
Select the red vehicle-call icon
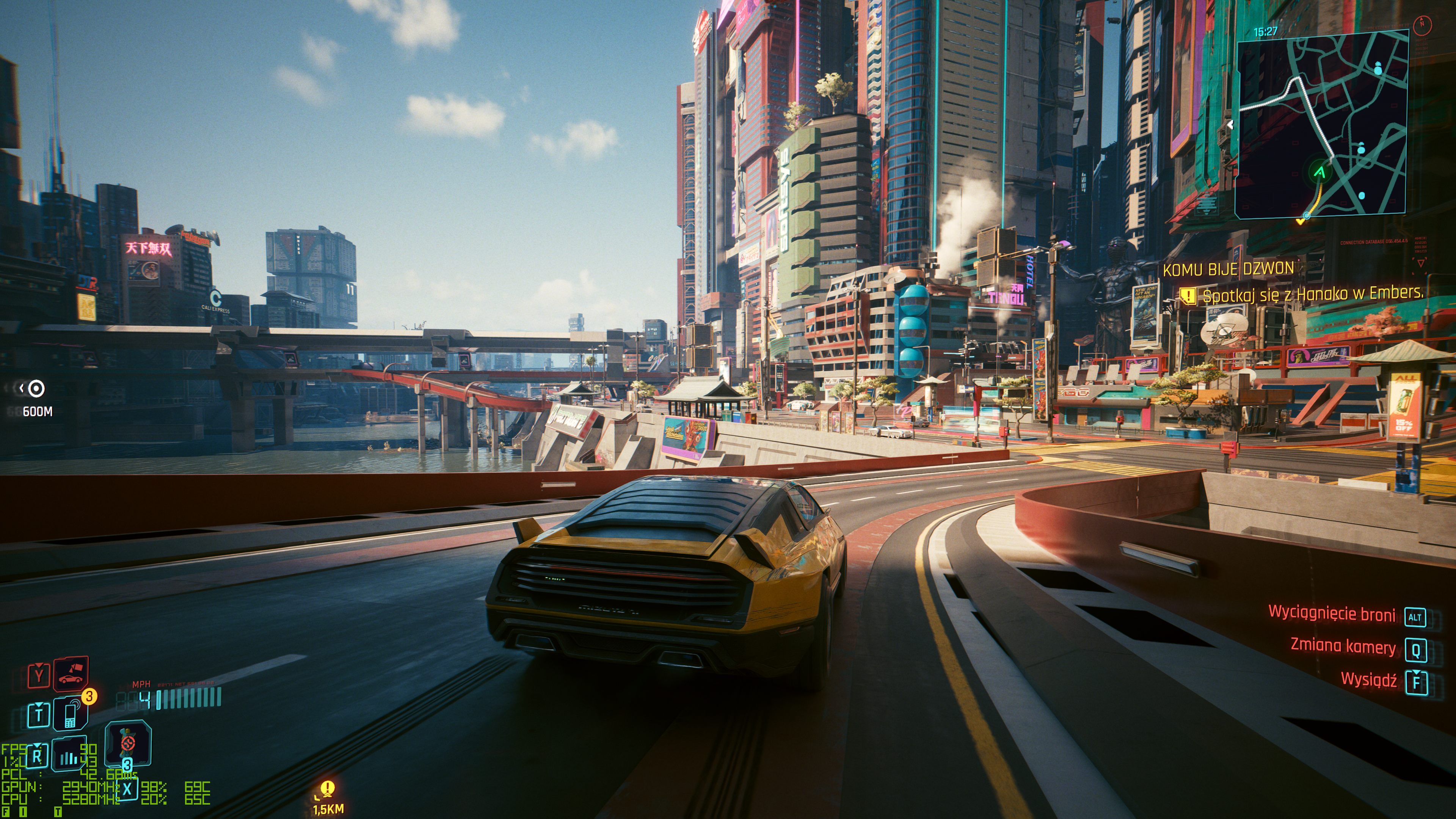click(x=71, y=674)
